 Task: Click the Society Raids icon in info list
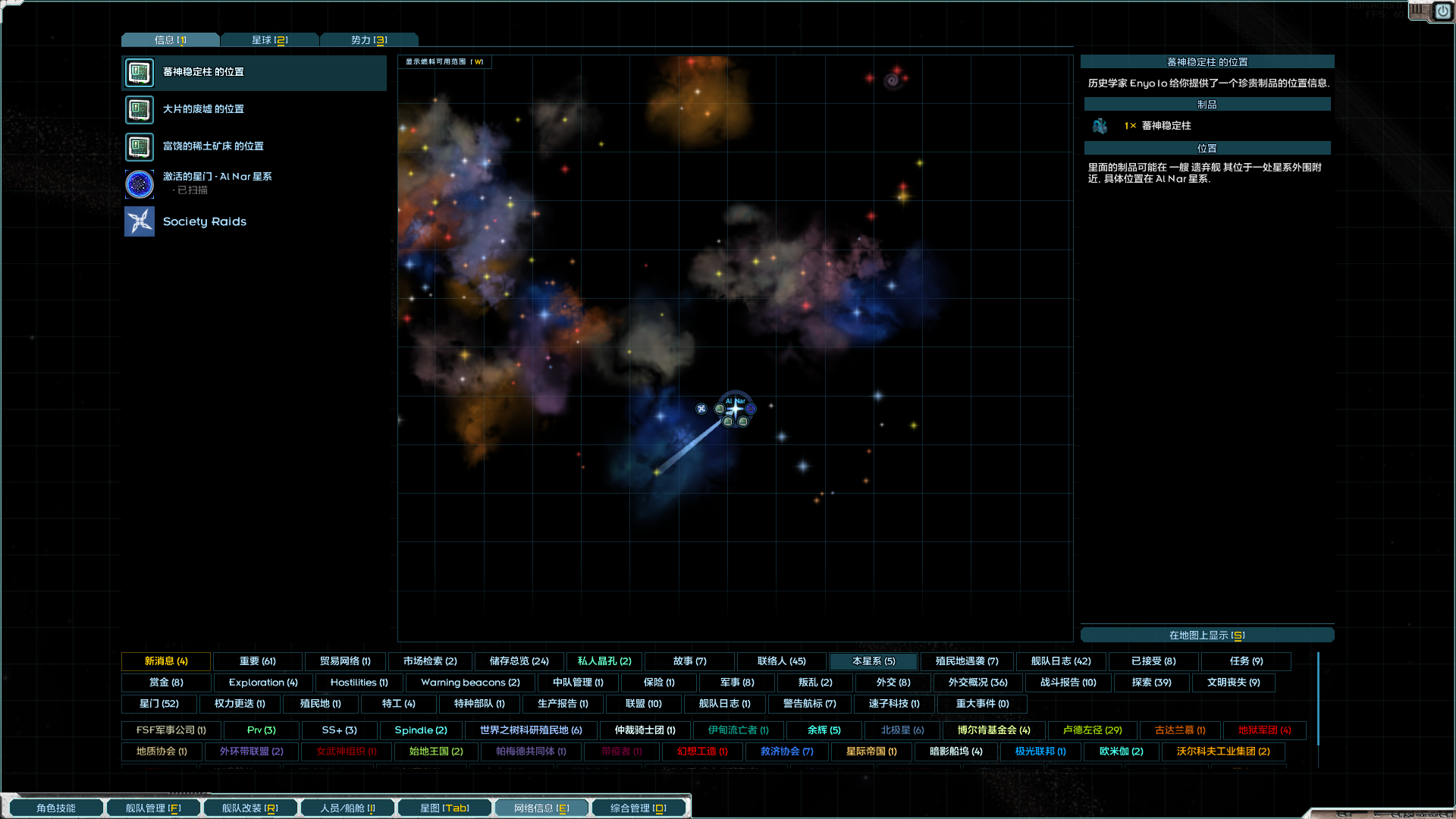point(140,221)
